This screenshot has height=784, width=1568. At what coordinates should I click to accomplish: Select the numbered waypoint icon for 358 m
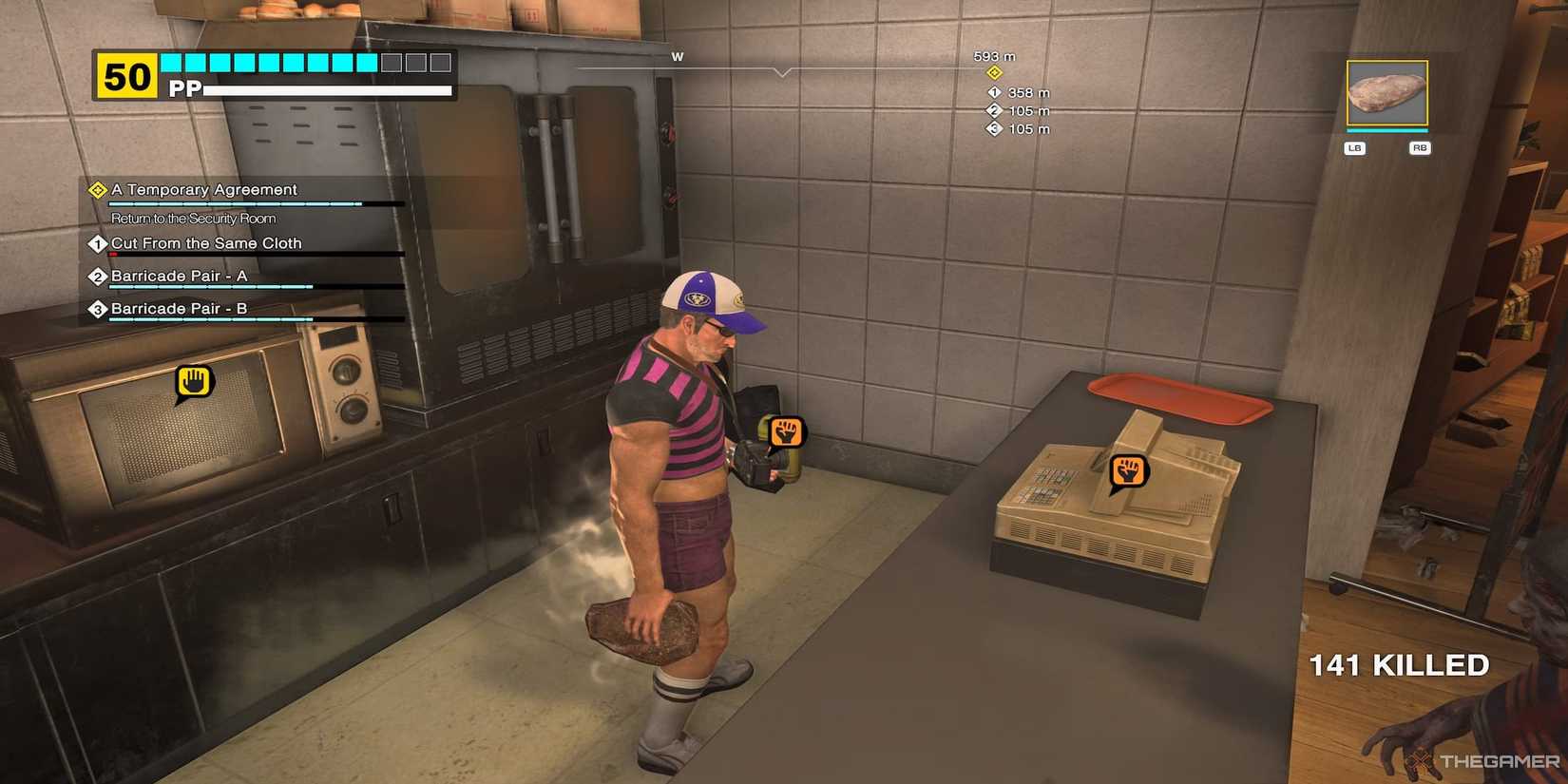pyautogui.click(x=992, y=92)
